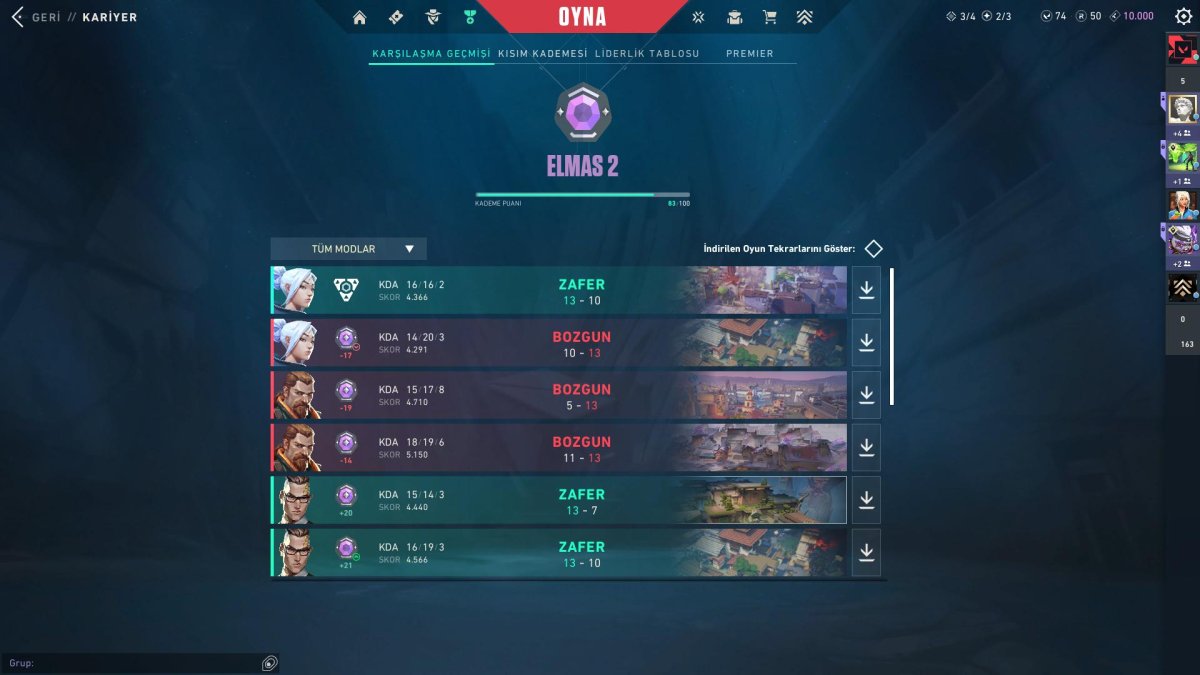Viewport: 1200px width, 675px height.
Task: Open settings with the gear icon
Action: (x=1183, y=17)
